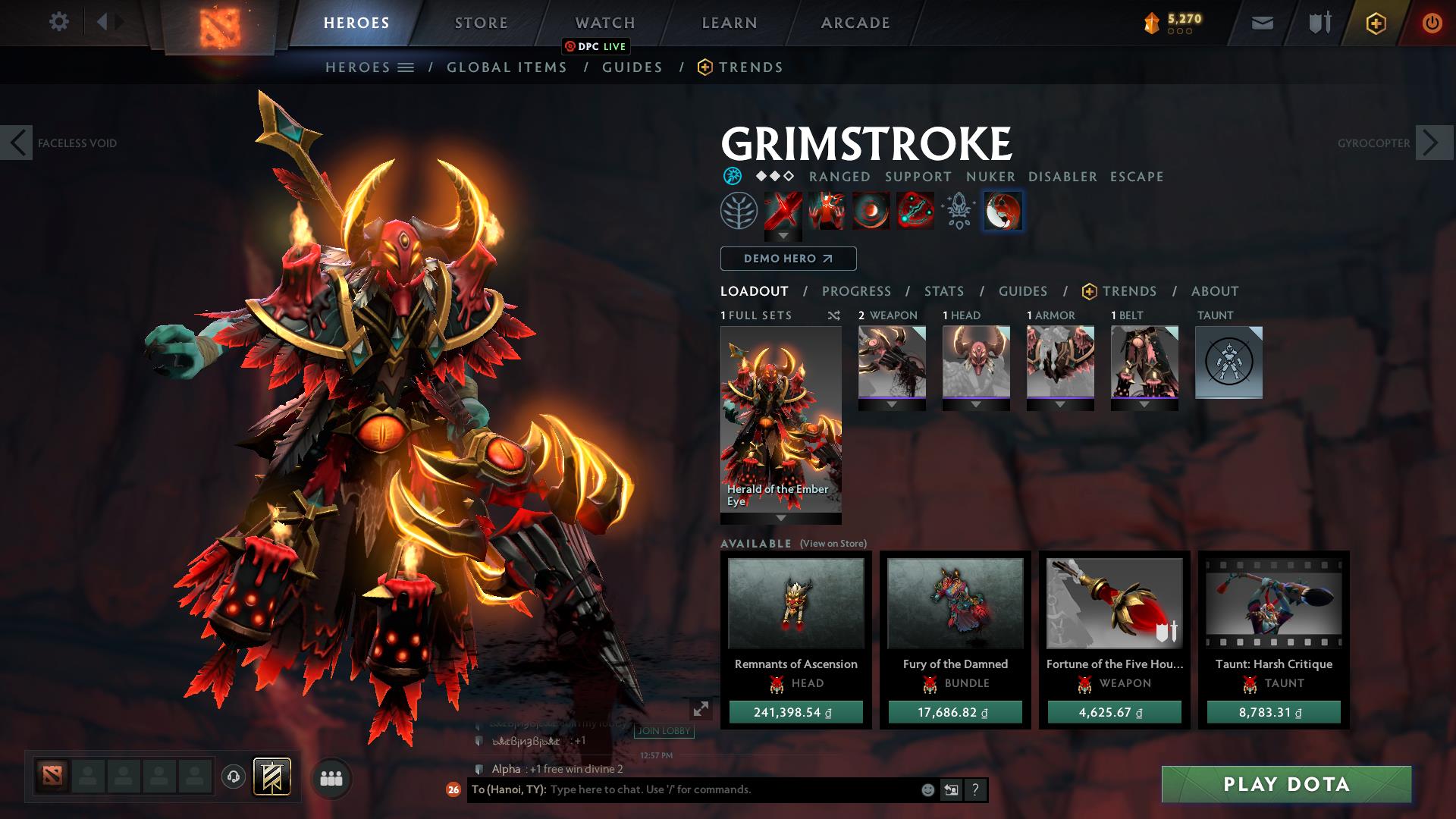
Task: Open the heroes hamburger menu next to HEROES
Action: click(407, 67)
